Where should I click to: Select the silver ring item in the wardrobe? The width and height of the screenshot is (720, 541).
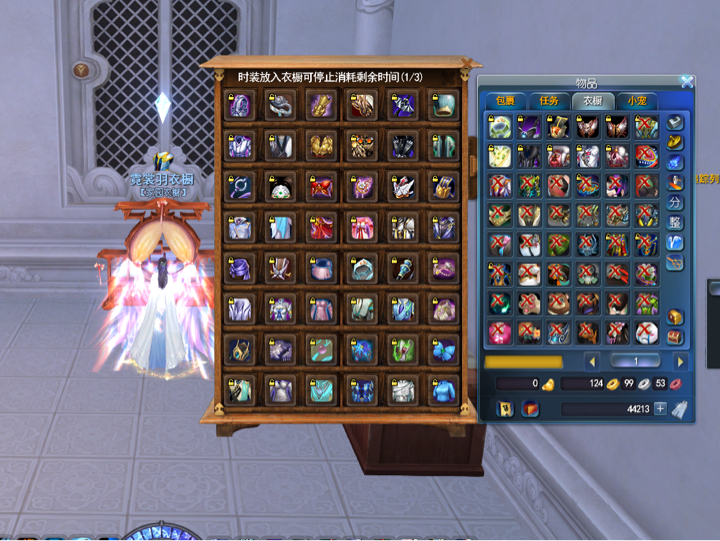click(x=281, y=104)
